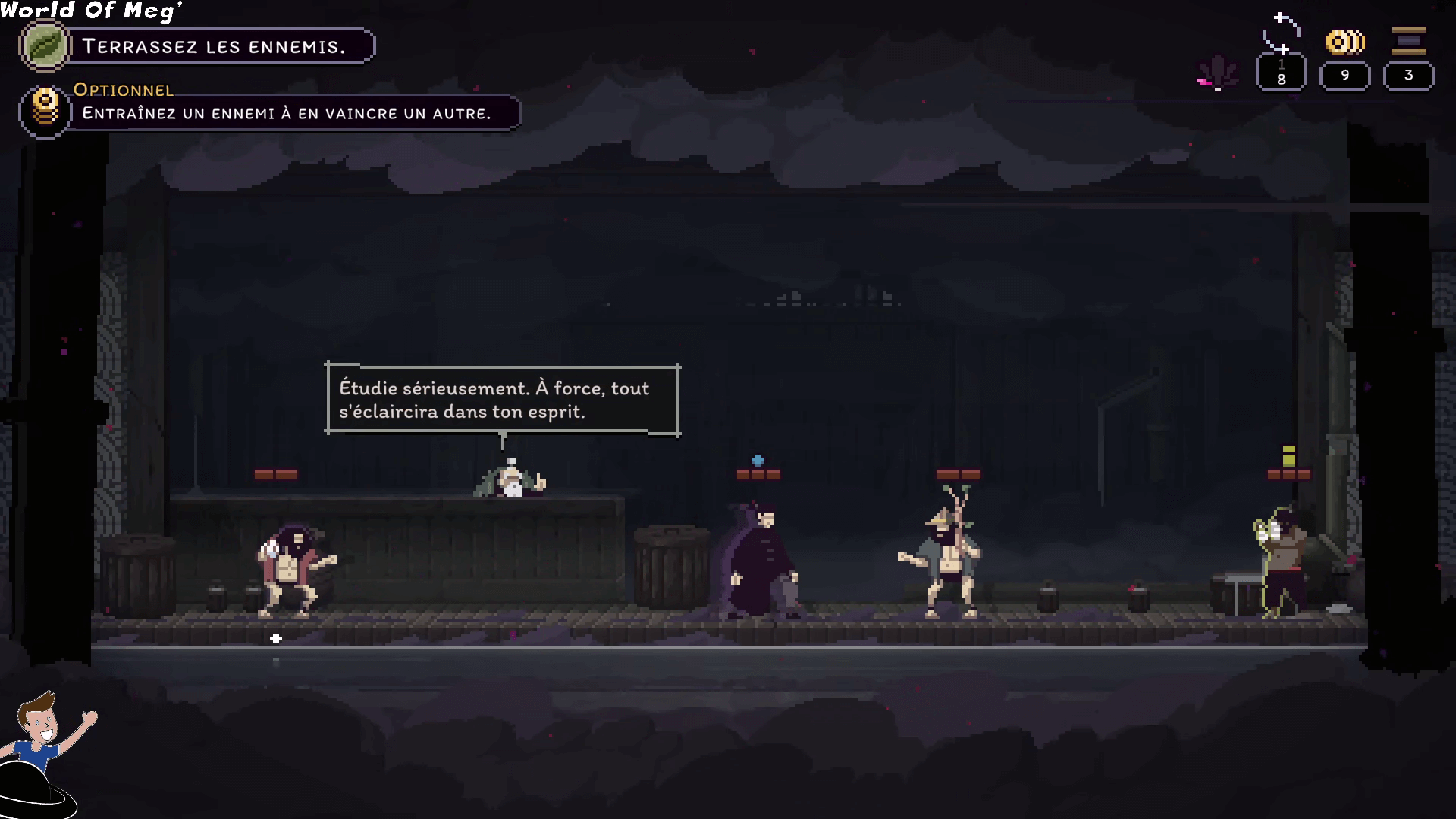Select the 'Terrassez les ennemis' main objective
Image resolution: width=1456 pixels, height=819 pixels.
[214, 46]
